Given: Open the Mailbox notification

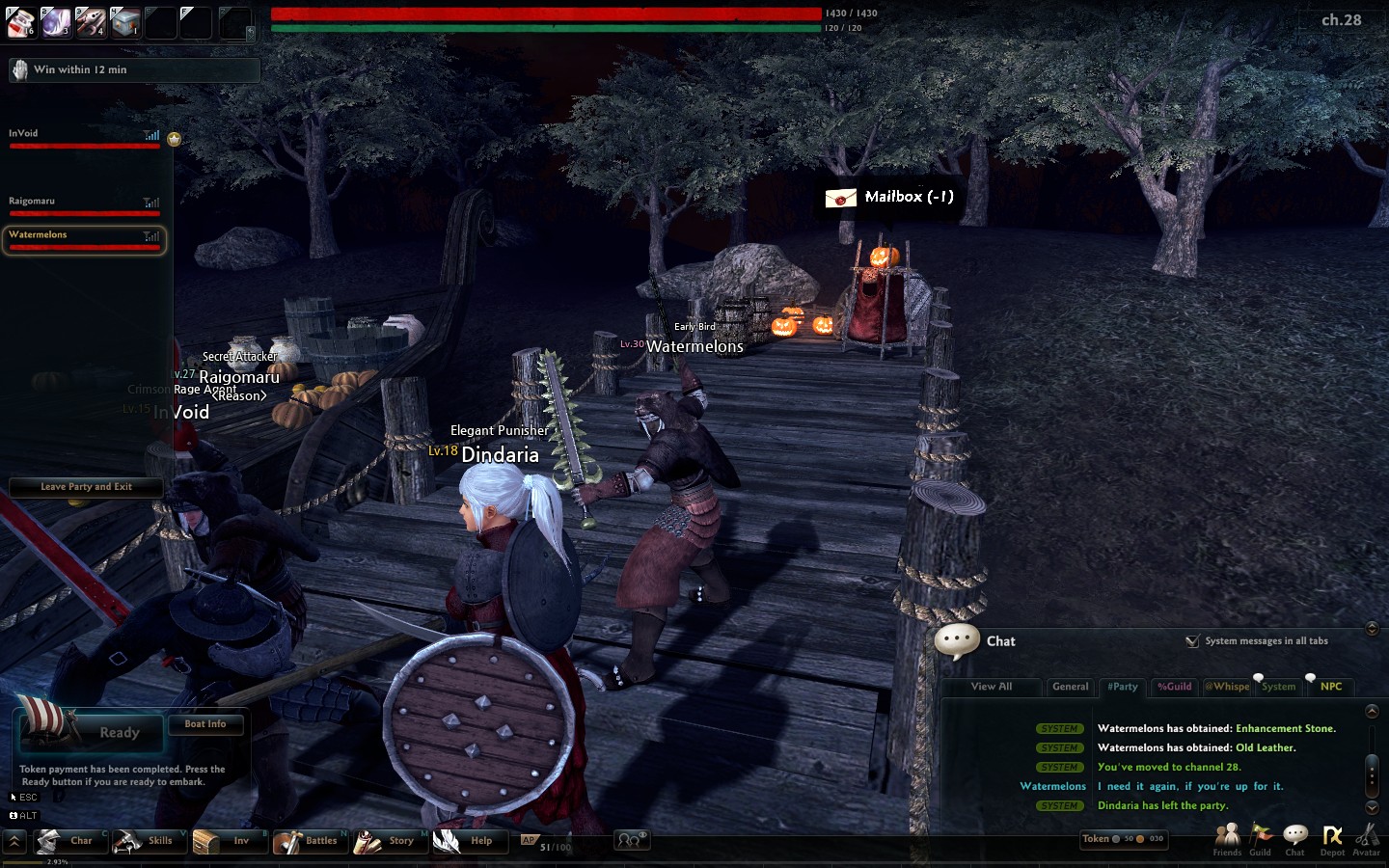Looking at the screenshot, I should tap(889, 198).
